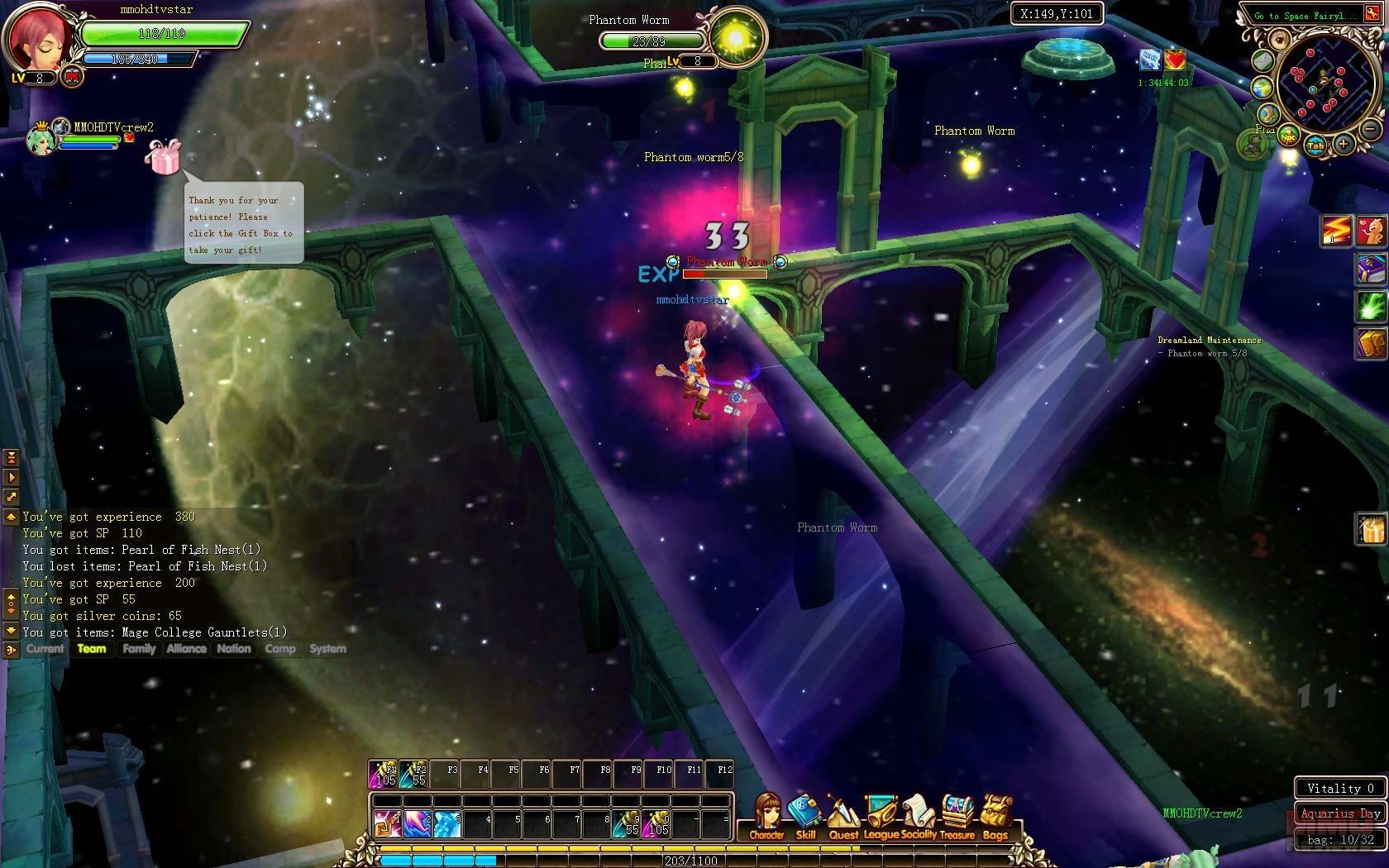Zoom in the minimap with plus button
This screenshot has height=868, width=1389.
[1343, 145]
